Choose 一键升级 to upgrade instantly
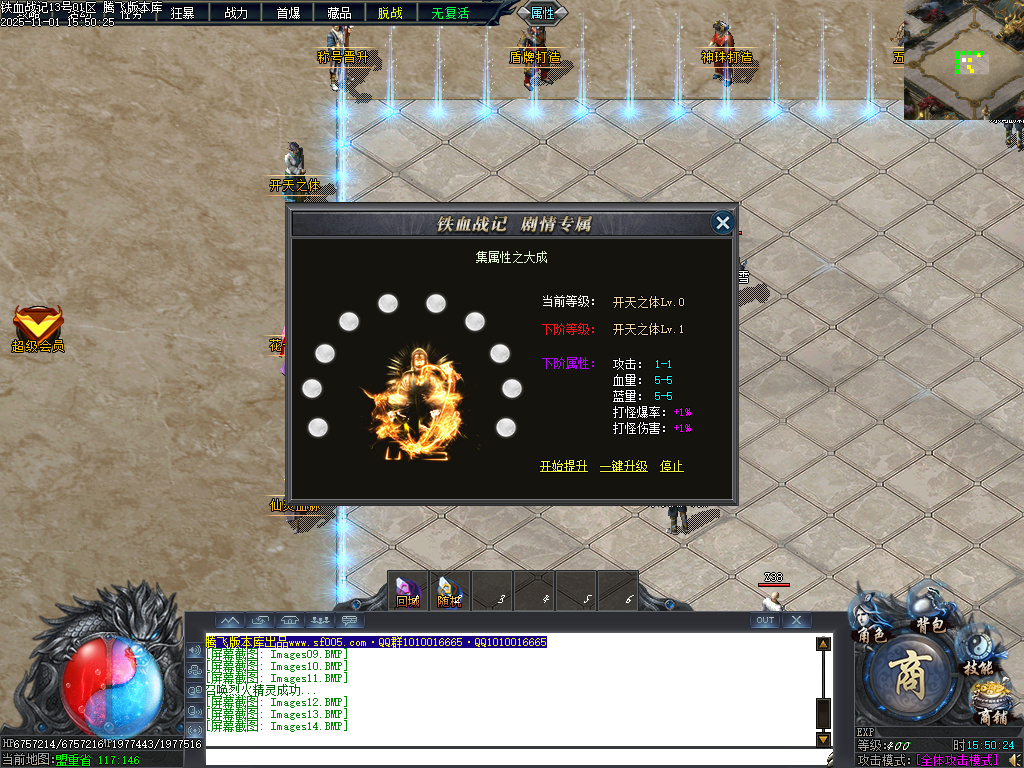The image size is (1024, 768). click(x=624, y=466)
